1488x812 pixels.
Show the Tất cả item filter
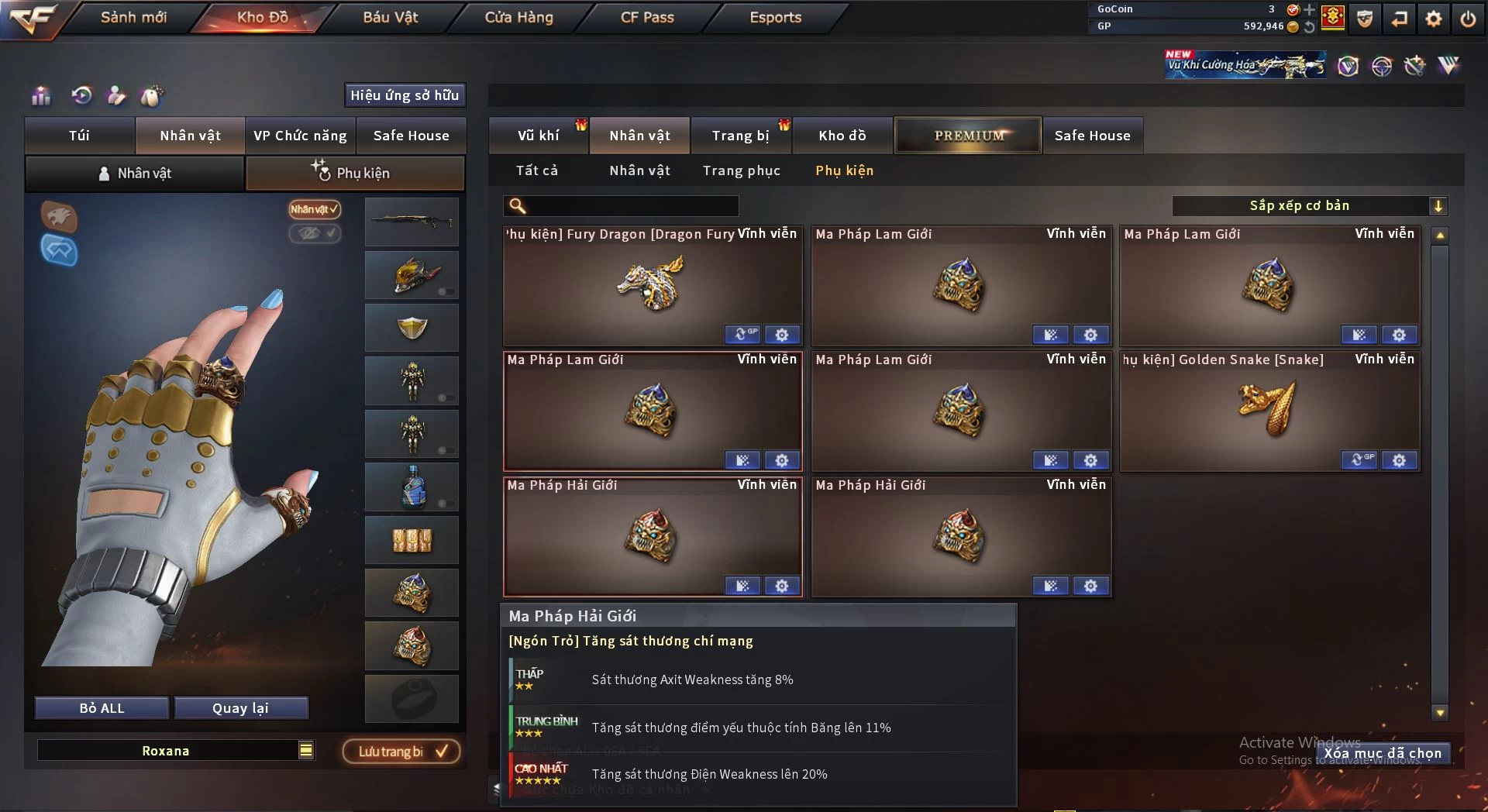[536, 170]
